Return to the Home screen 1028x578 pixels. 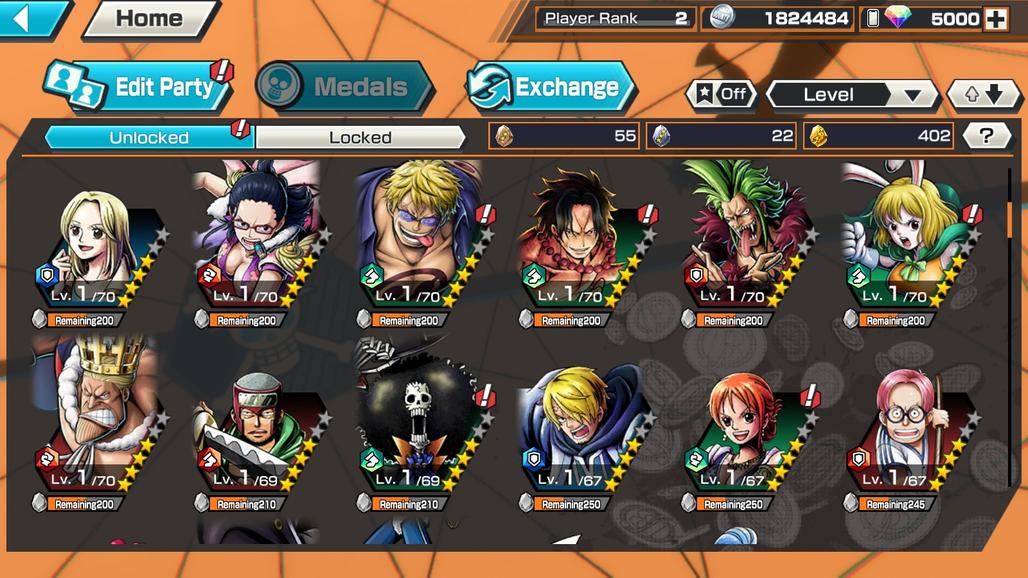[149, 19]
